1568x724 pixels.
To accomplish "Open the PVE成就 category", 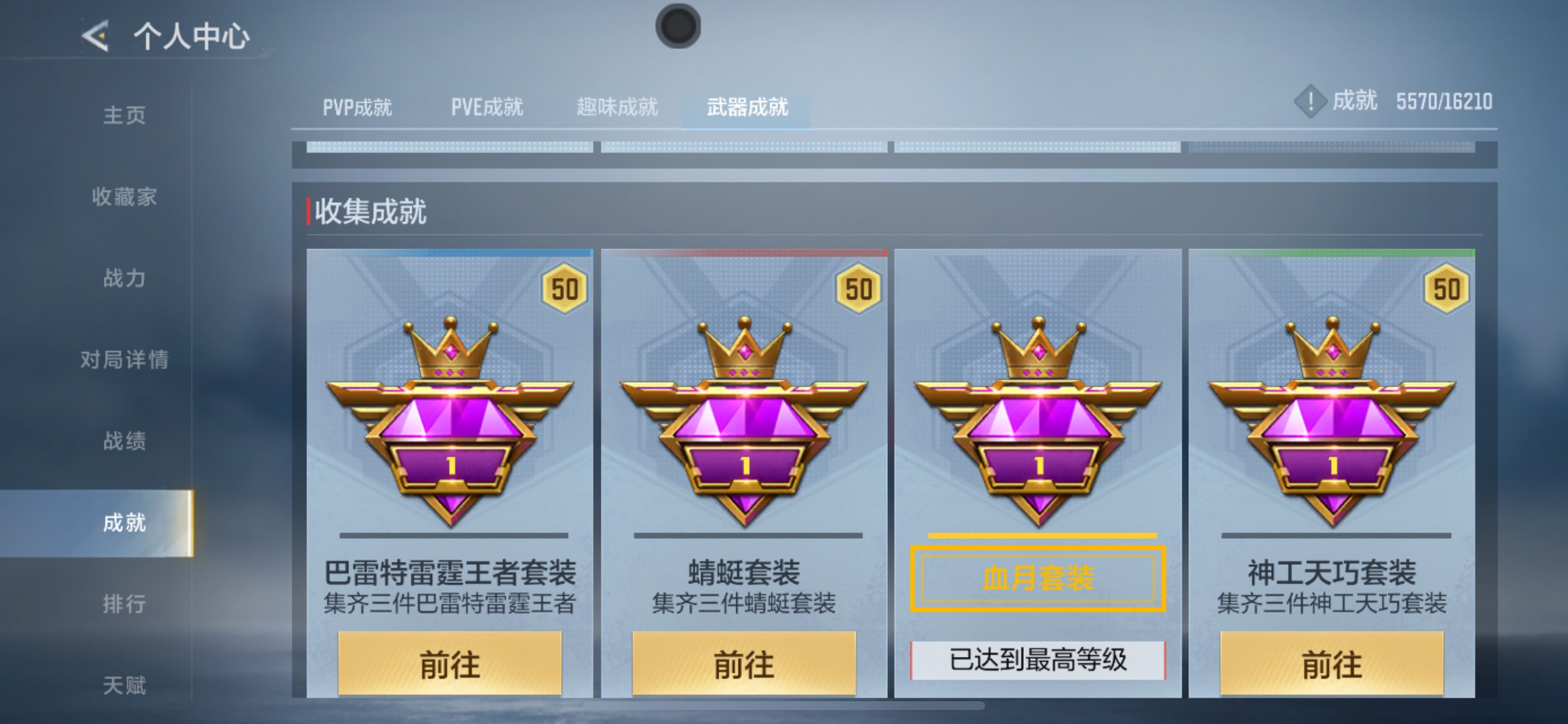I will pos(487,107).
